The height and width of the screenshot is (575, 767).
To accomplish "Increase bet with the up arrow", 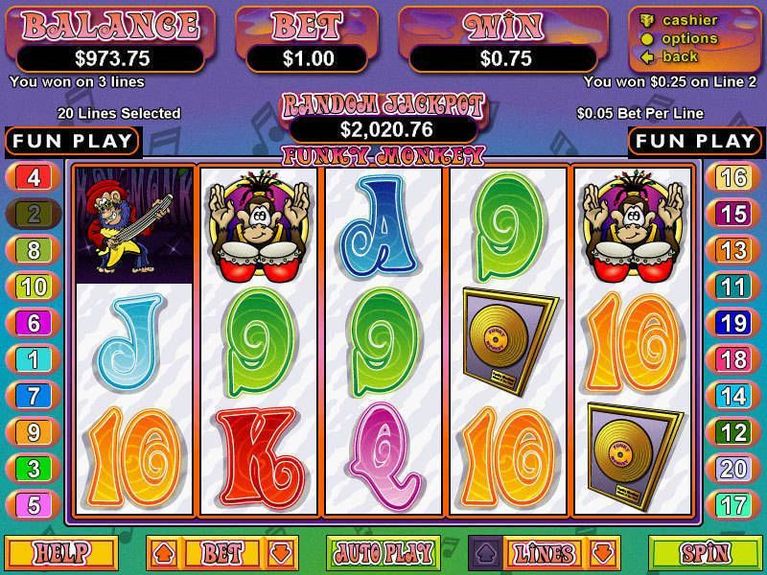I will (164, 552).
